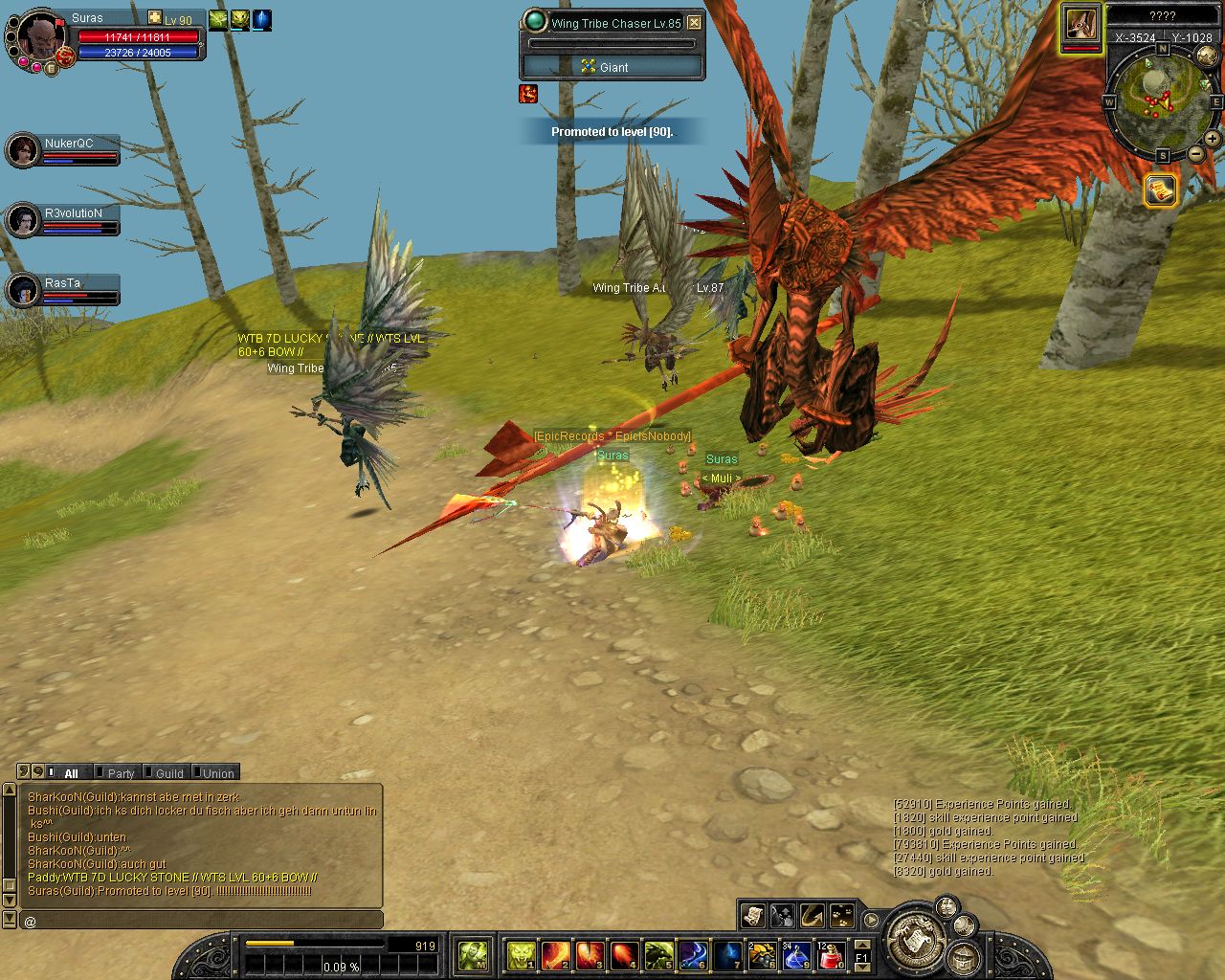Use the red health potion in hotbar

pos(830,955)
